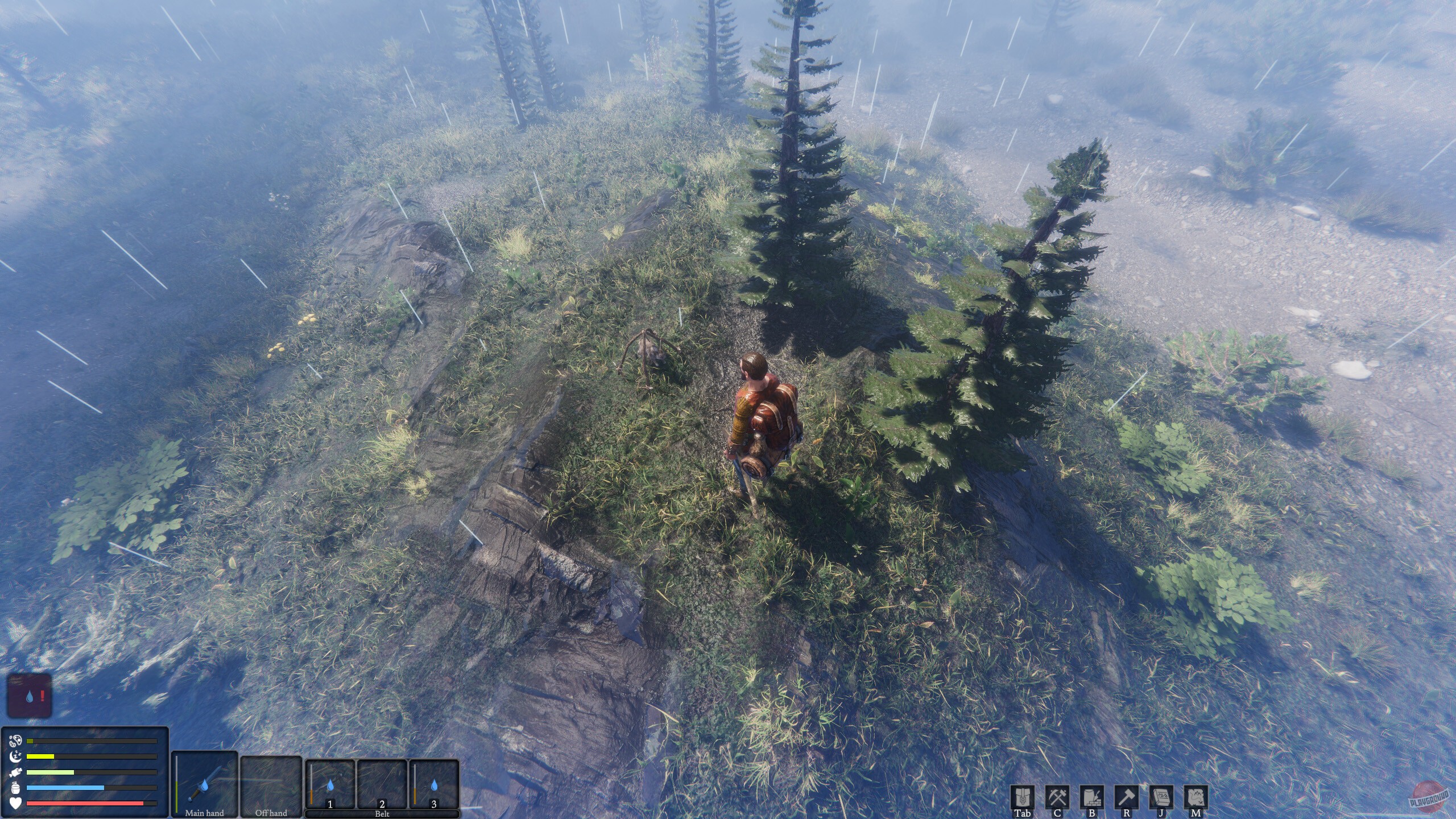This screenshot has width=1456, height=819.
Task: Open the map using the M icon
Action: [x=1197, y=799]
